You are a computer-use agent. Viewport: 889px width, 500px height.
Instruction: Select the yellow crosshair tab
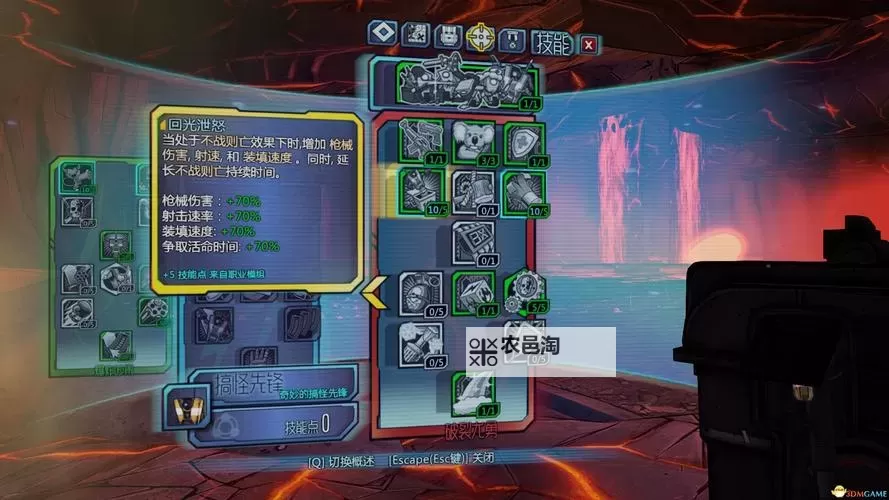pyautogui.click(x=481, y=36)
